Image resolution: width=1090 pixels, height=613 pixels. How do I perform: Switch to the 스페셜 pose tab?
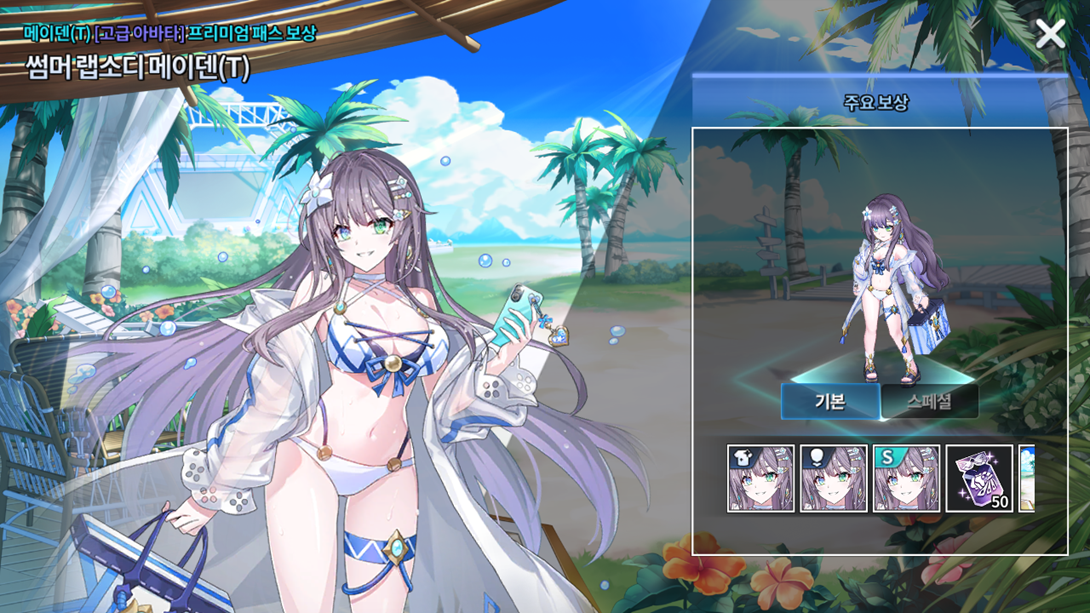pos(929,402)
